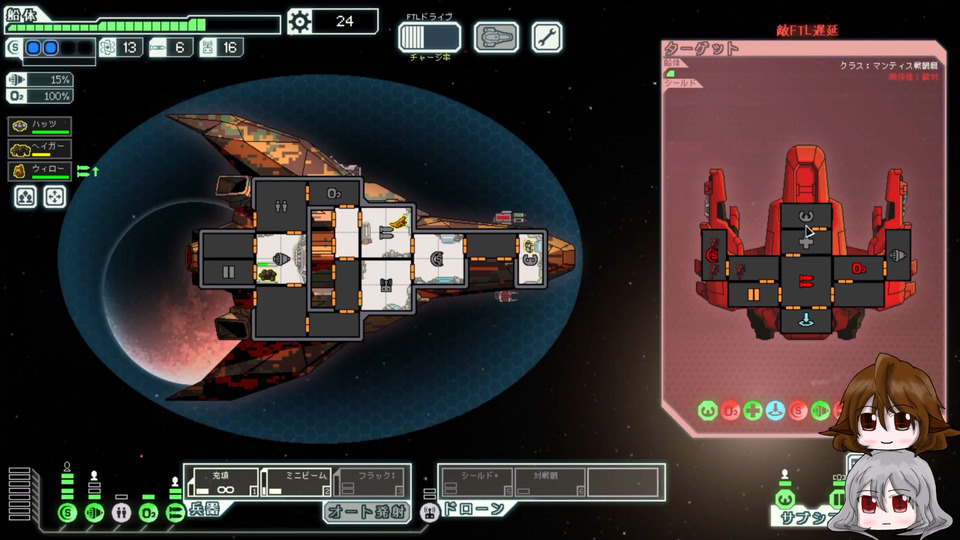The width and height of the screenshot is (960, 540).
Task: Activate the シールド+ drone slot
Action: 476,482
